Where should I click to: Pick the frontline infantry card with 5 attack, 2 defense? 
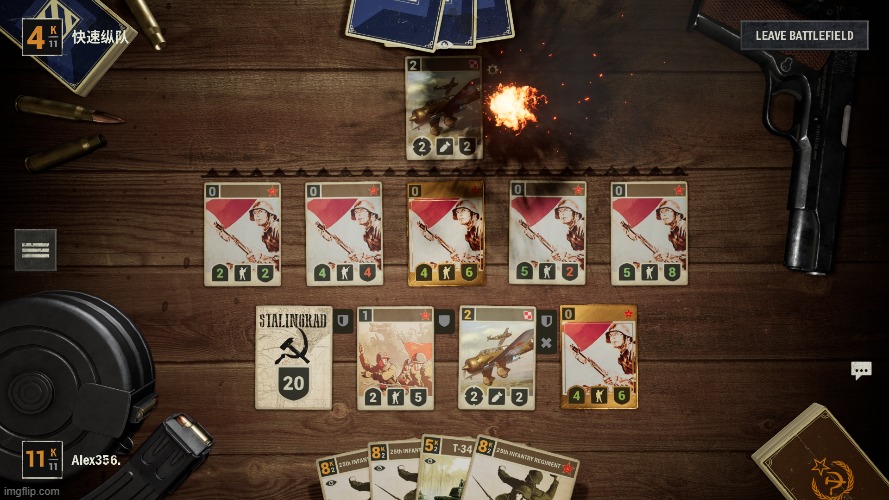pos(548,234)
